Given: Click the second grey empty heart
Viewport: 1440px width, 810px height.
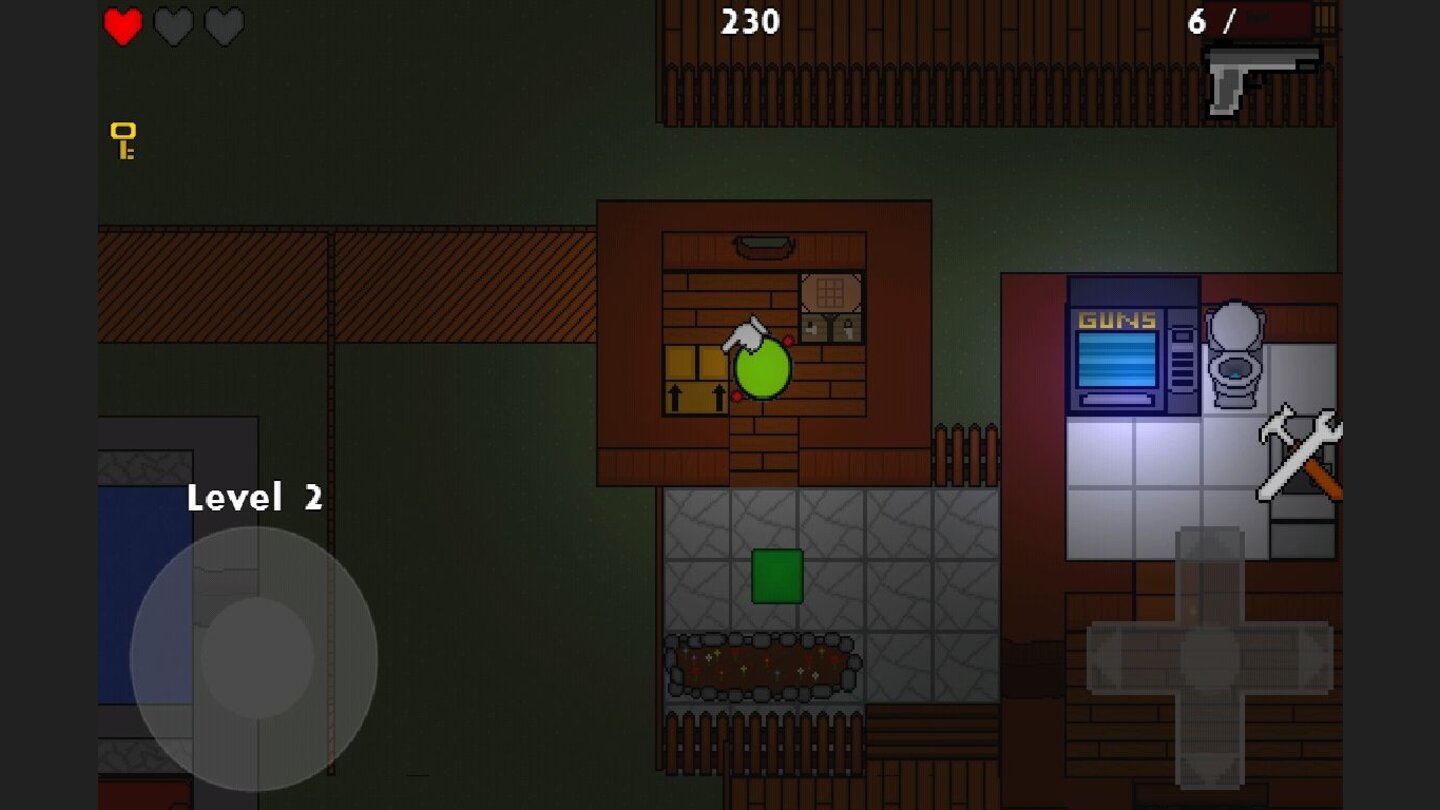Looking at the screenshot, I should pyautogui.click(x=224, y=26).
